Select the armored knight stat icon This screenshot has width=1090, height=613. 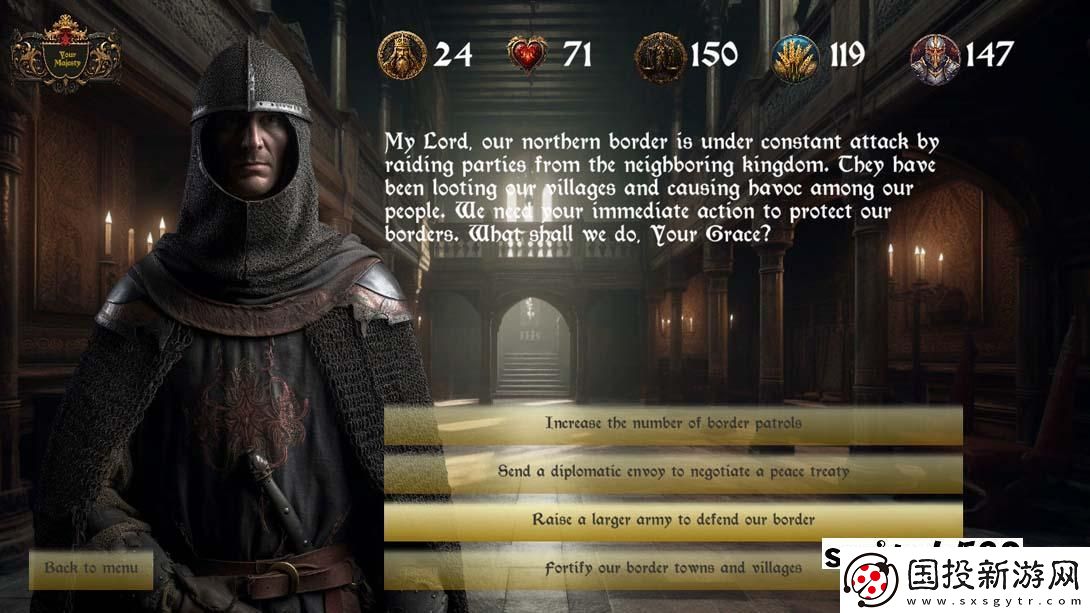(x=934, y=55)
